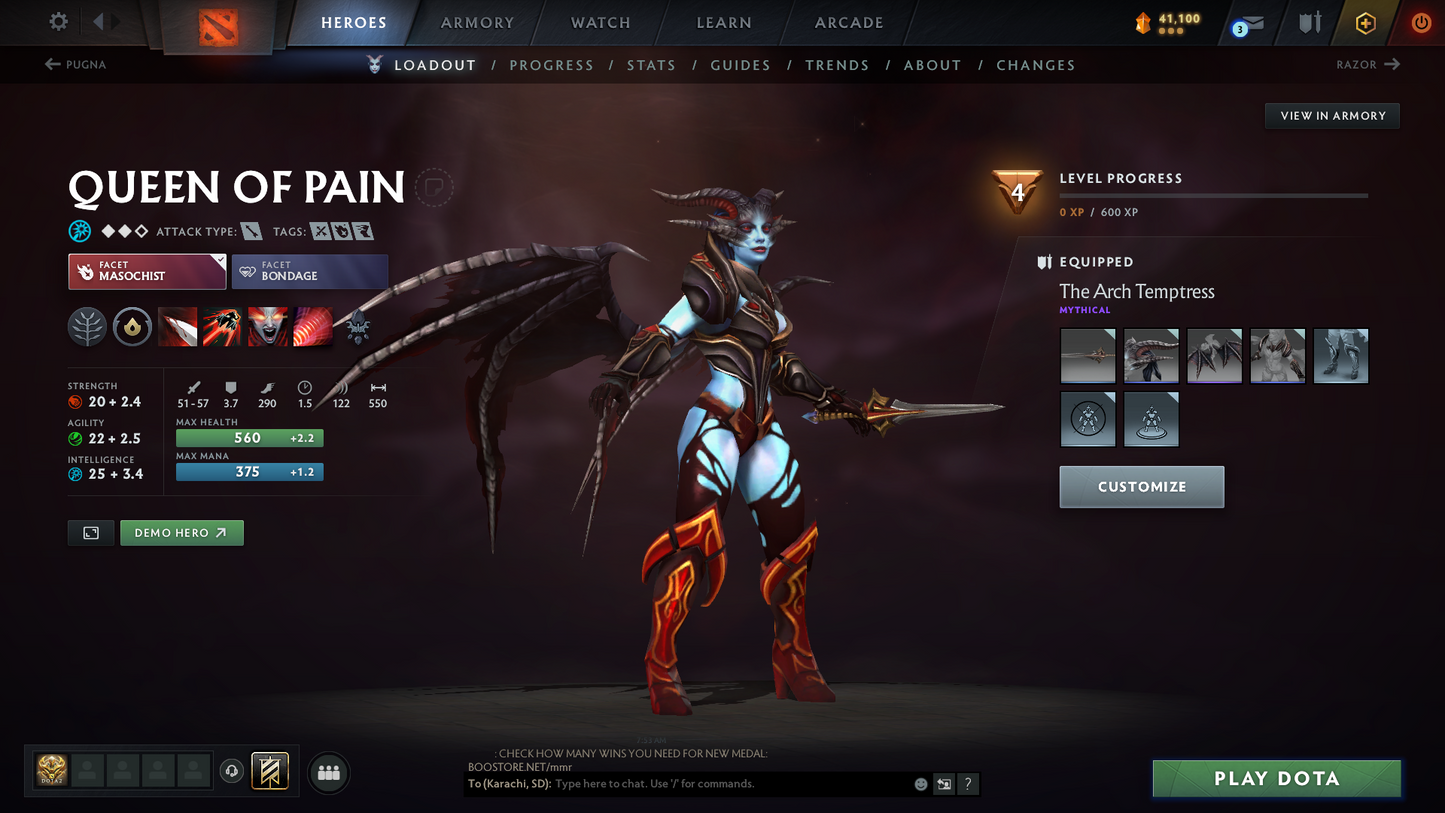This screenshot has height=813, width=1445.
Task: Open the notifications mailbox icon
Action: [1252, 22]
